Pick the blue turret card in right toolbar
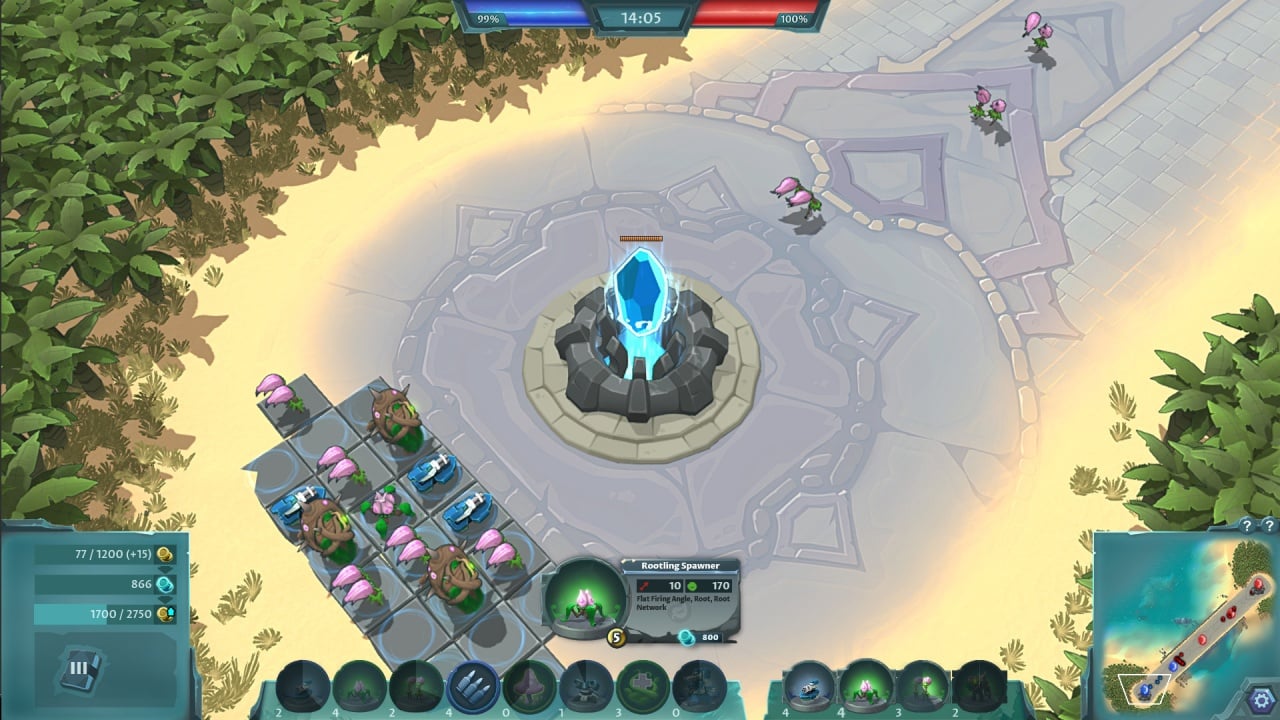This screenshot has height=720, width=1280. pos(808,687)
